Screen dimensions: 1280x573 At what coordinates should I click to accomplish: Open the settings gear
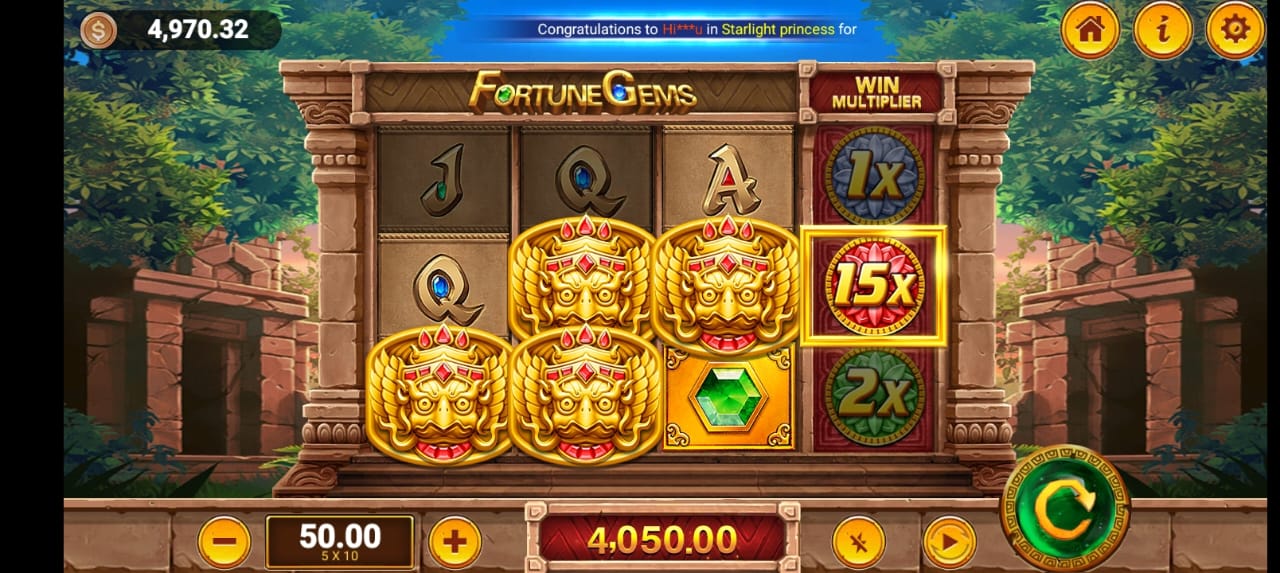(1235, 30)
